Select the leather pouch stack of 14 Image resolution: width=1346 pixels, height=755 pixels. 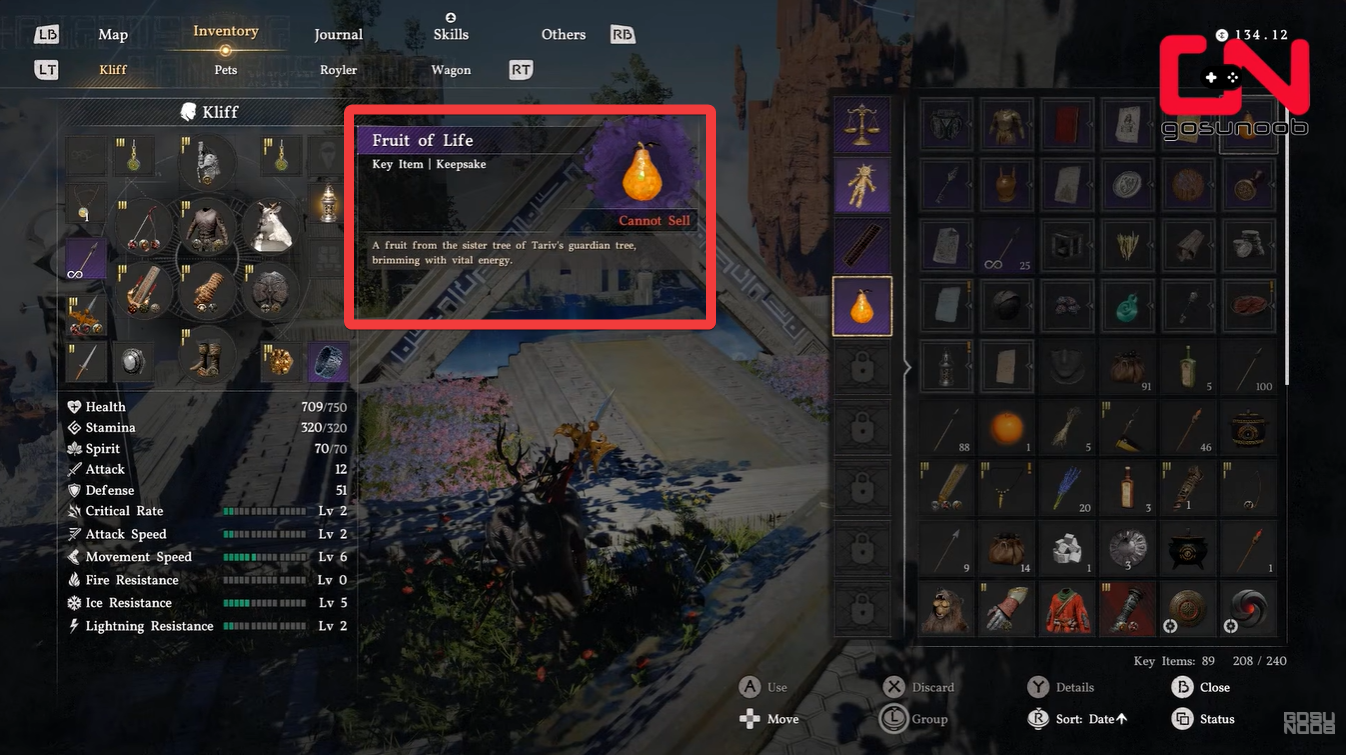[x=1007, y=548]
